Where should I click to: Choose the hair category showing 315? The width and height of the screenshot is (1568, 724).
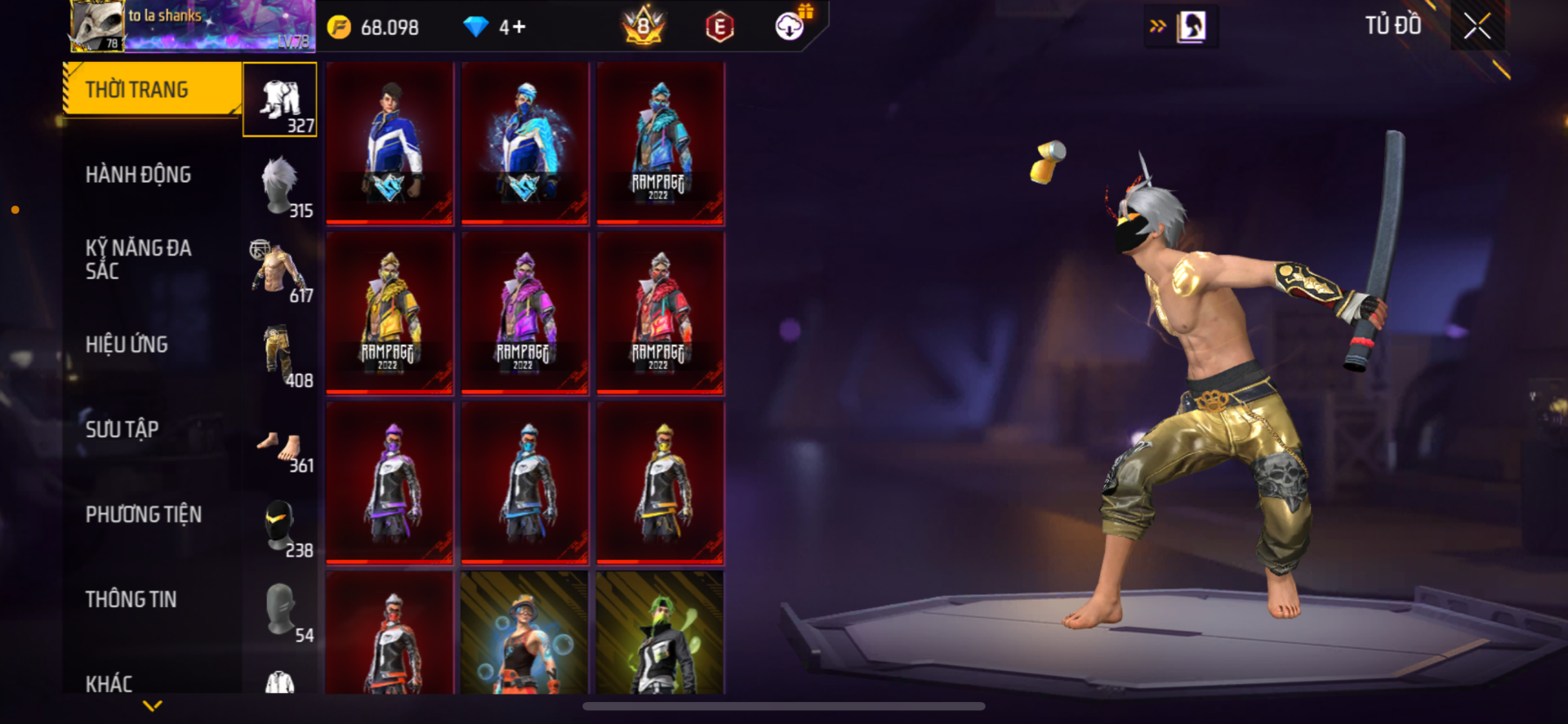click(x=280, y=185)
